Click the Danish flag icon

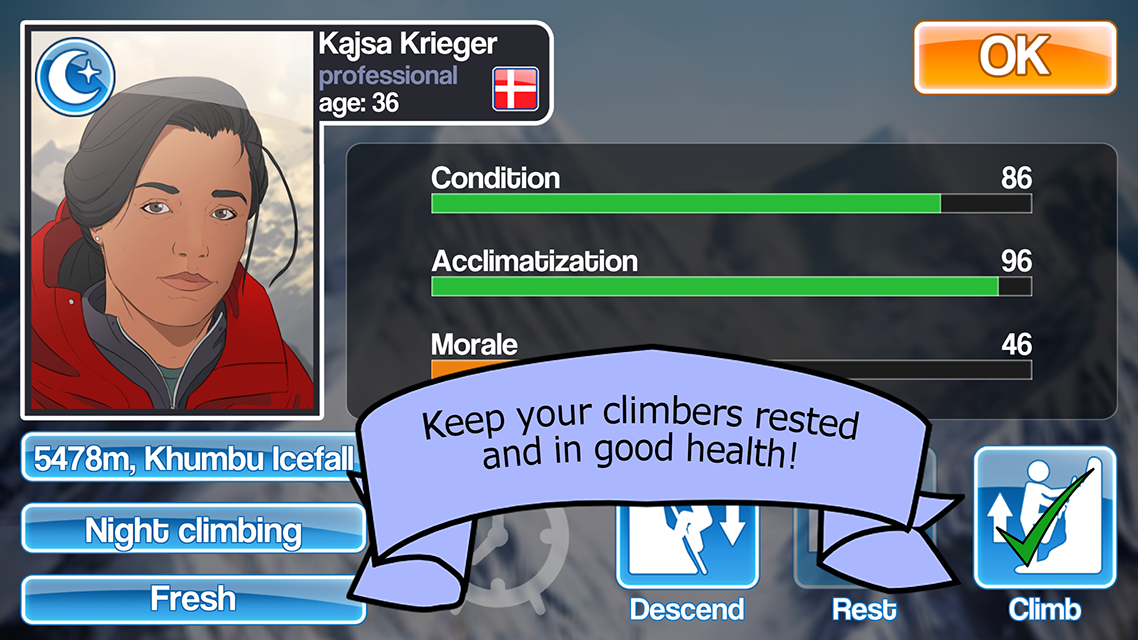click(515, 89)
